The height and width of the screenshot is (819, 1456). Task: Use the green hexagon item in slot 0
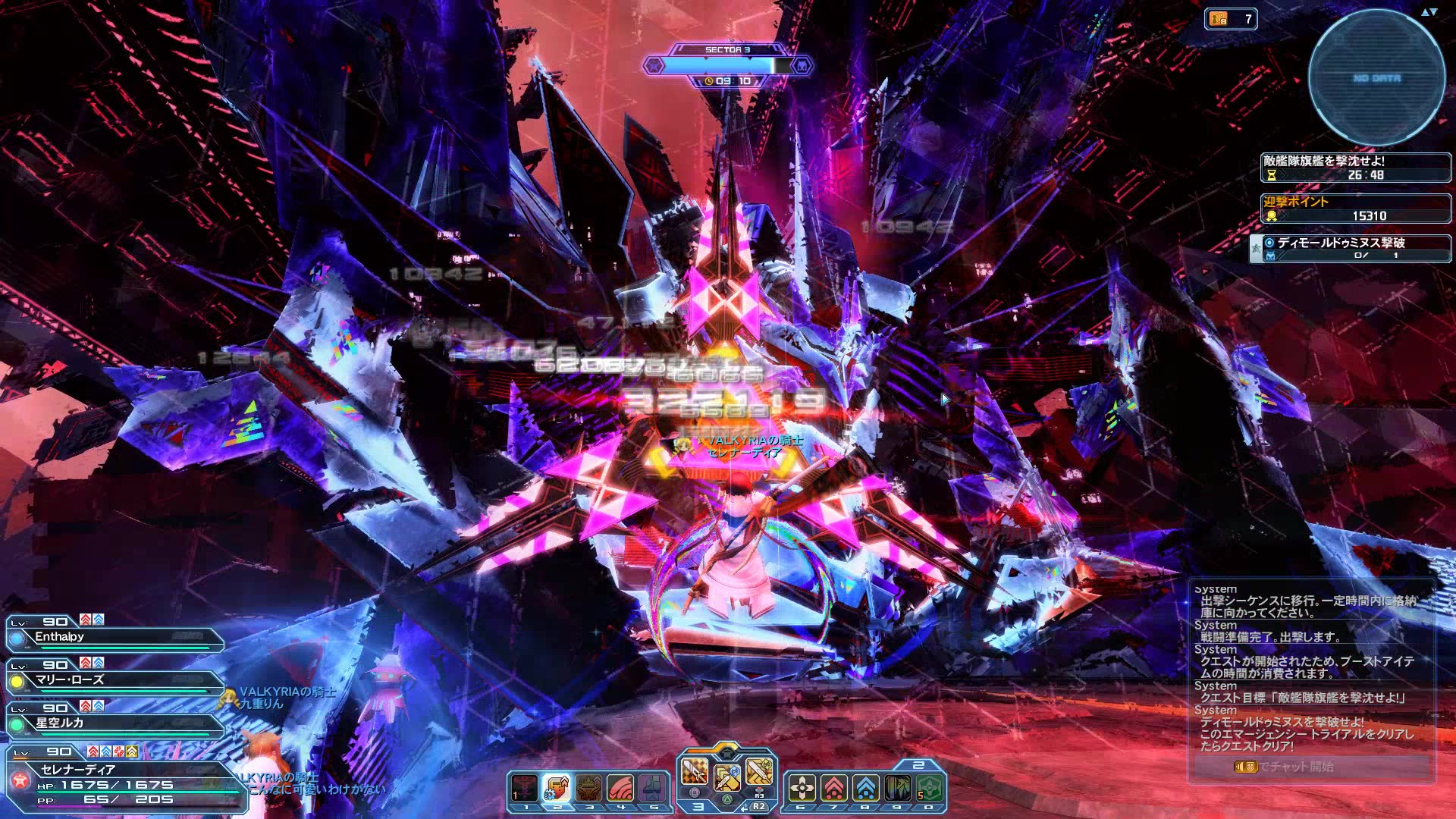930,789
